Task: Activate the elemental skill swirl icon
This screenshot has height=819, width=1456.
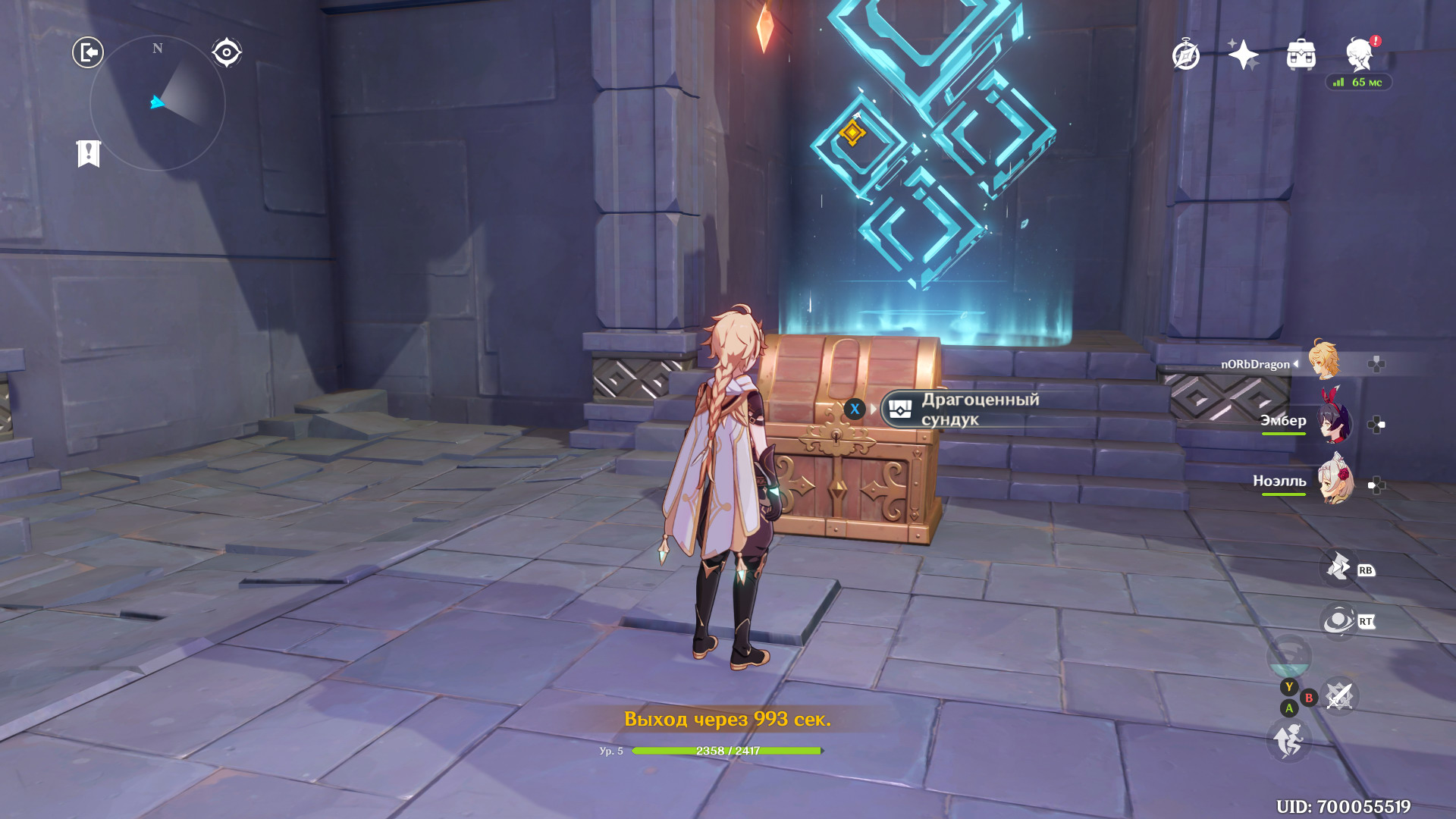Action: [1338, 621]
